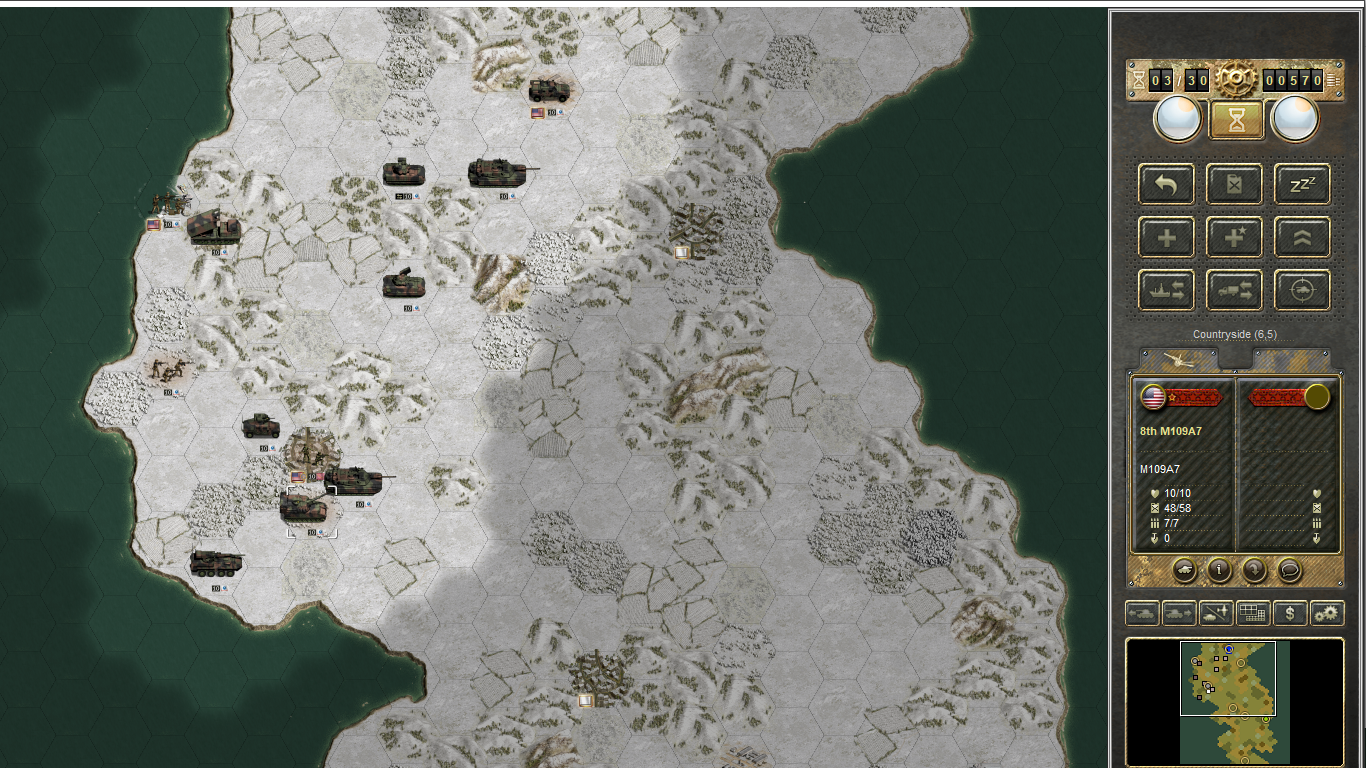
Task: Switch to the aircraft view tab
Action: point(1180,359)
